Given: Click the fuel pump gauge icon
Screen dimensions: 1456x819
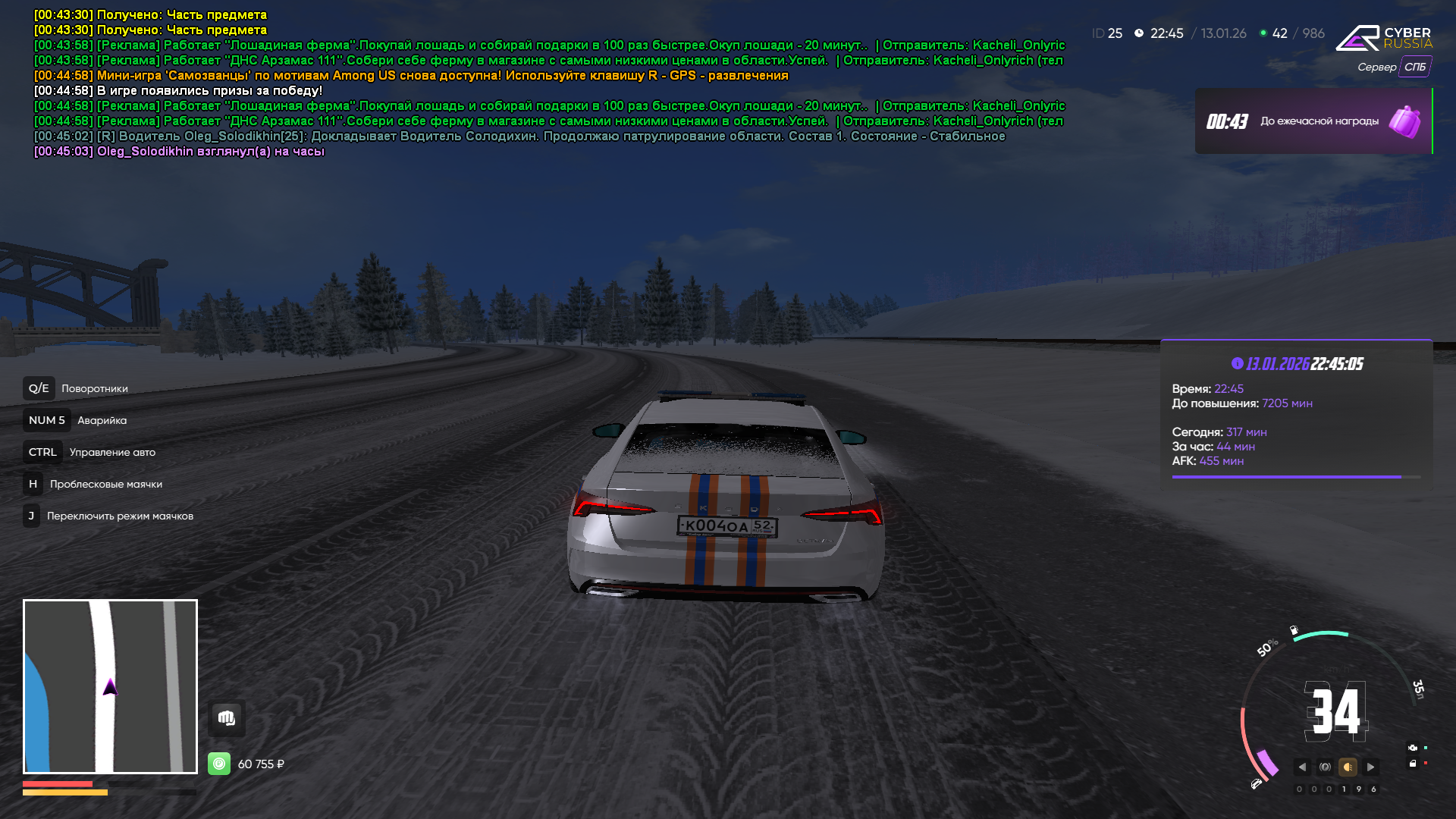Looking at the screenshot, I should pos(1294,630).
